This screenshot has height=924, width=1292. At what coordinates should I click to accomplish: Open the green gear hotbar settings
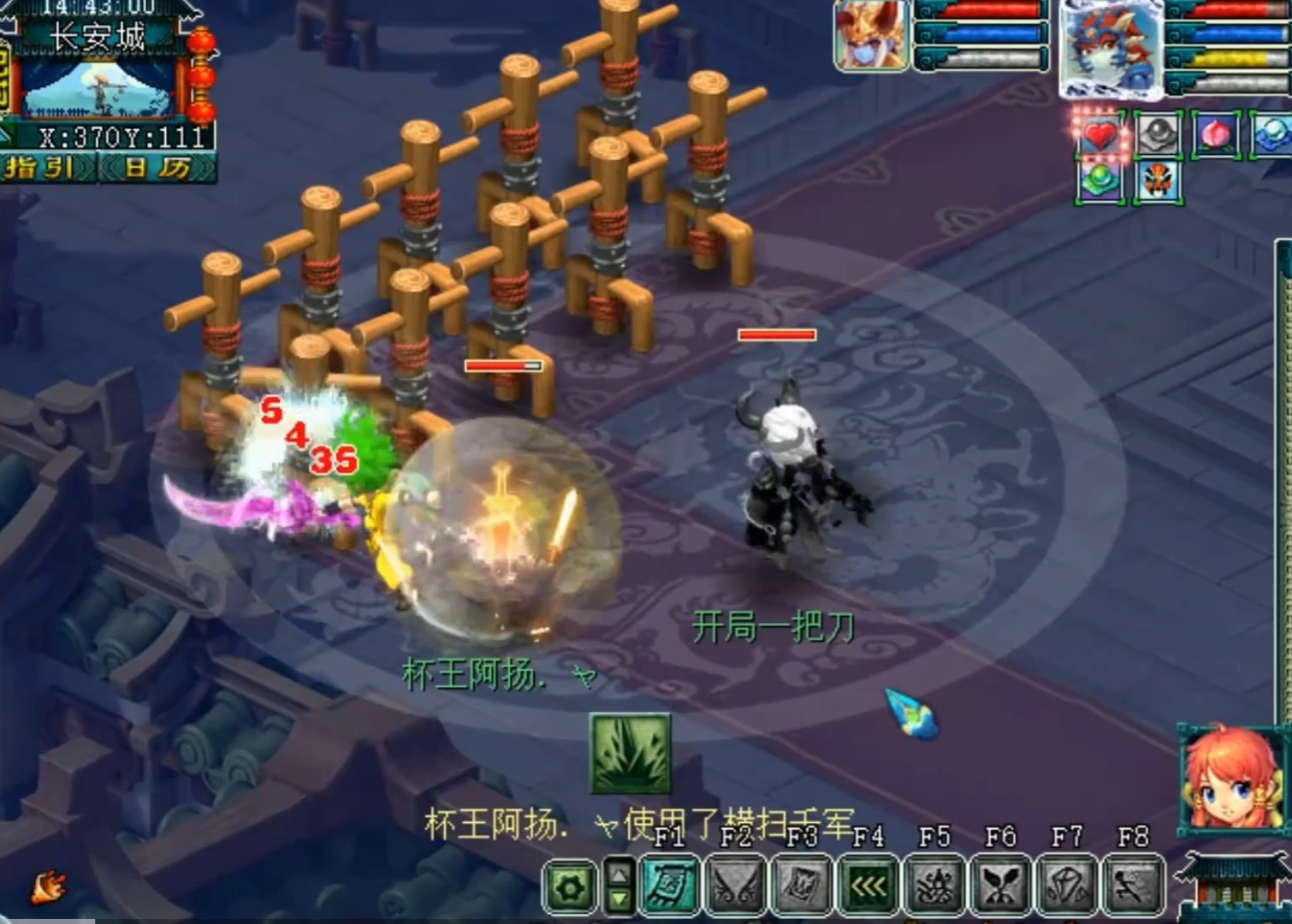point(570,886)
